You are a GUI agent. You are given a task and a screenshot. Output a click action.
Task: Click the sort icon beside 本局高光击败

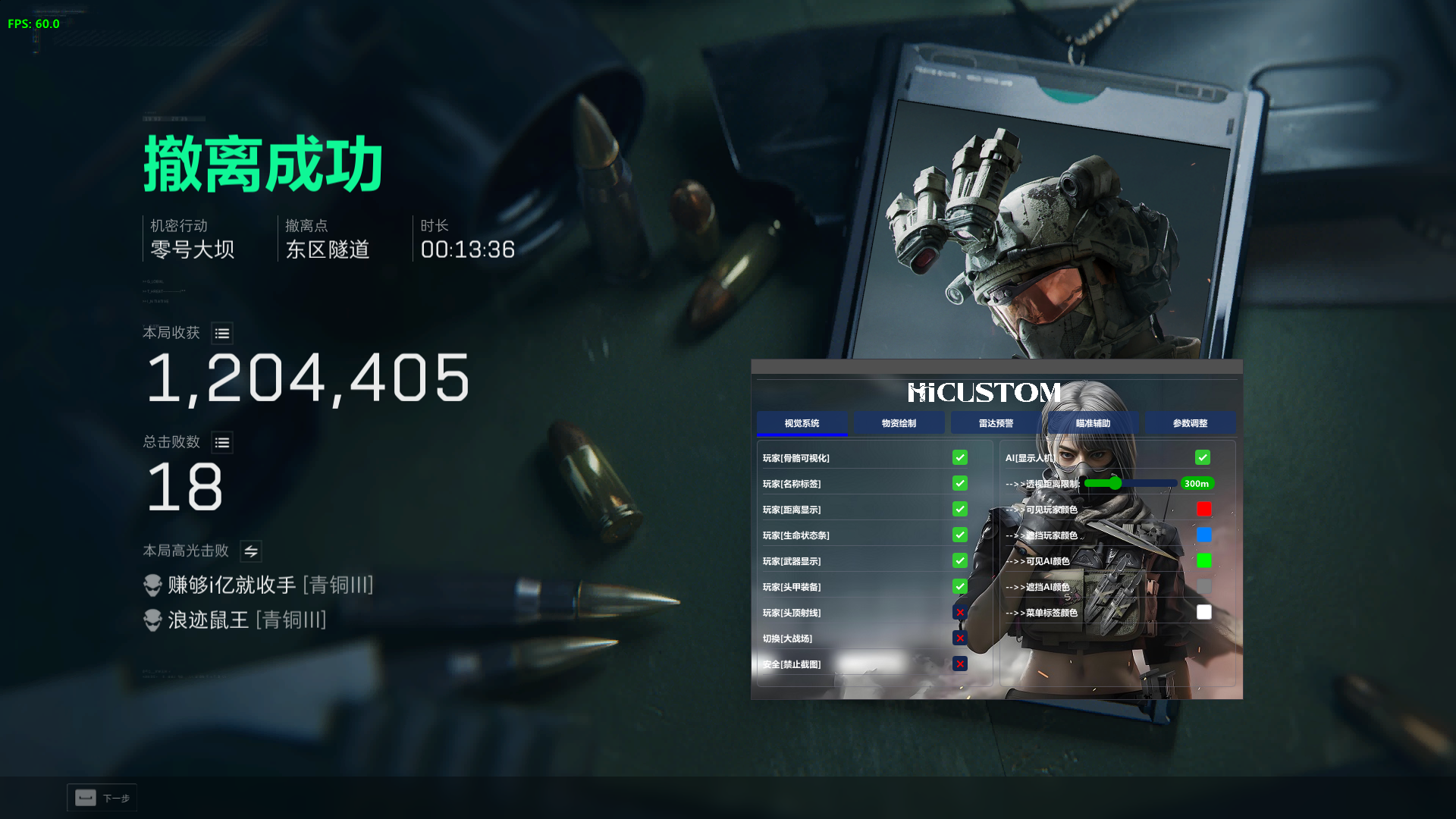(250, 551)
